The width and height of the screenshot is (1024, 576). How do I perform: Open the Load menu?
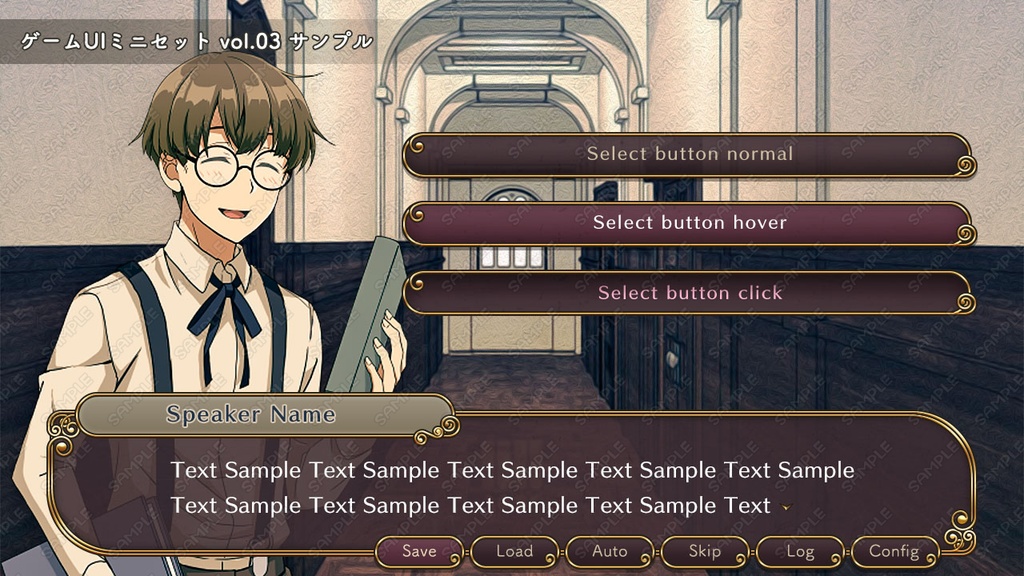point(514,551)
